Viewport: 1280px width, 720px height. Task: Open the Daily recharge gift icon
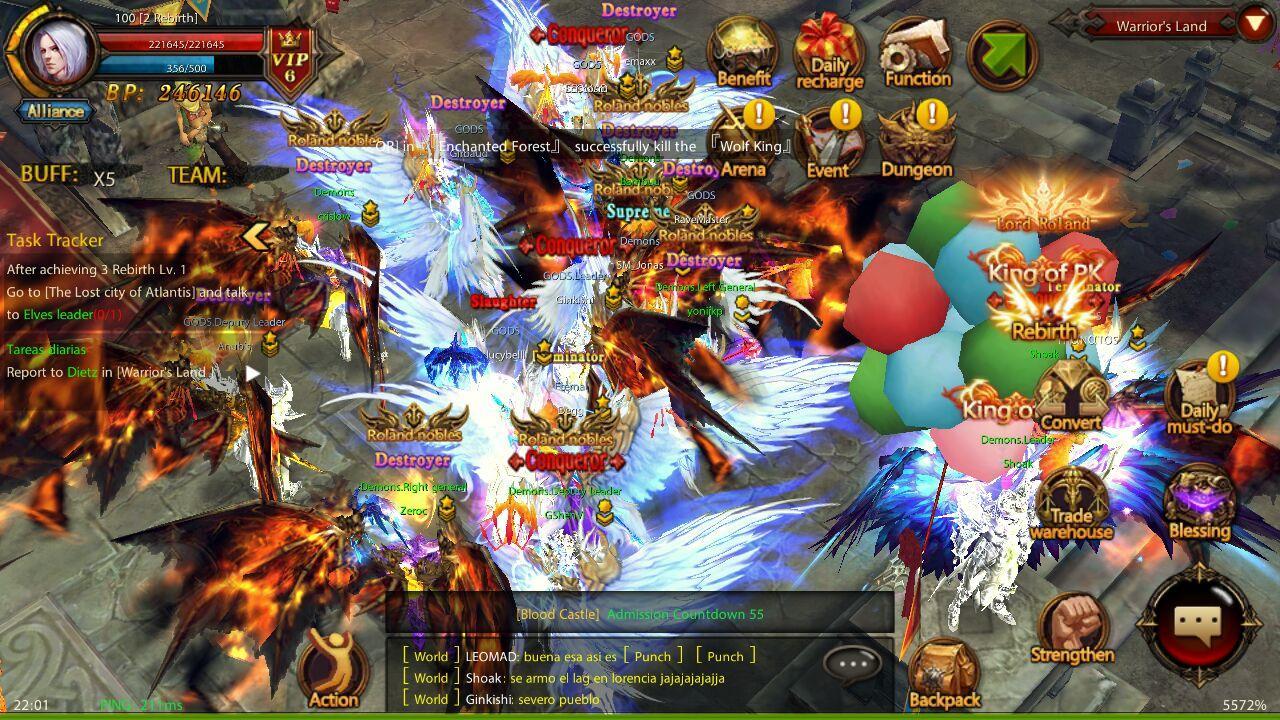click(x=829, y=53)
